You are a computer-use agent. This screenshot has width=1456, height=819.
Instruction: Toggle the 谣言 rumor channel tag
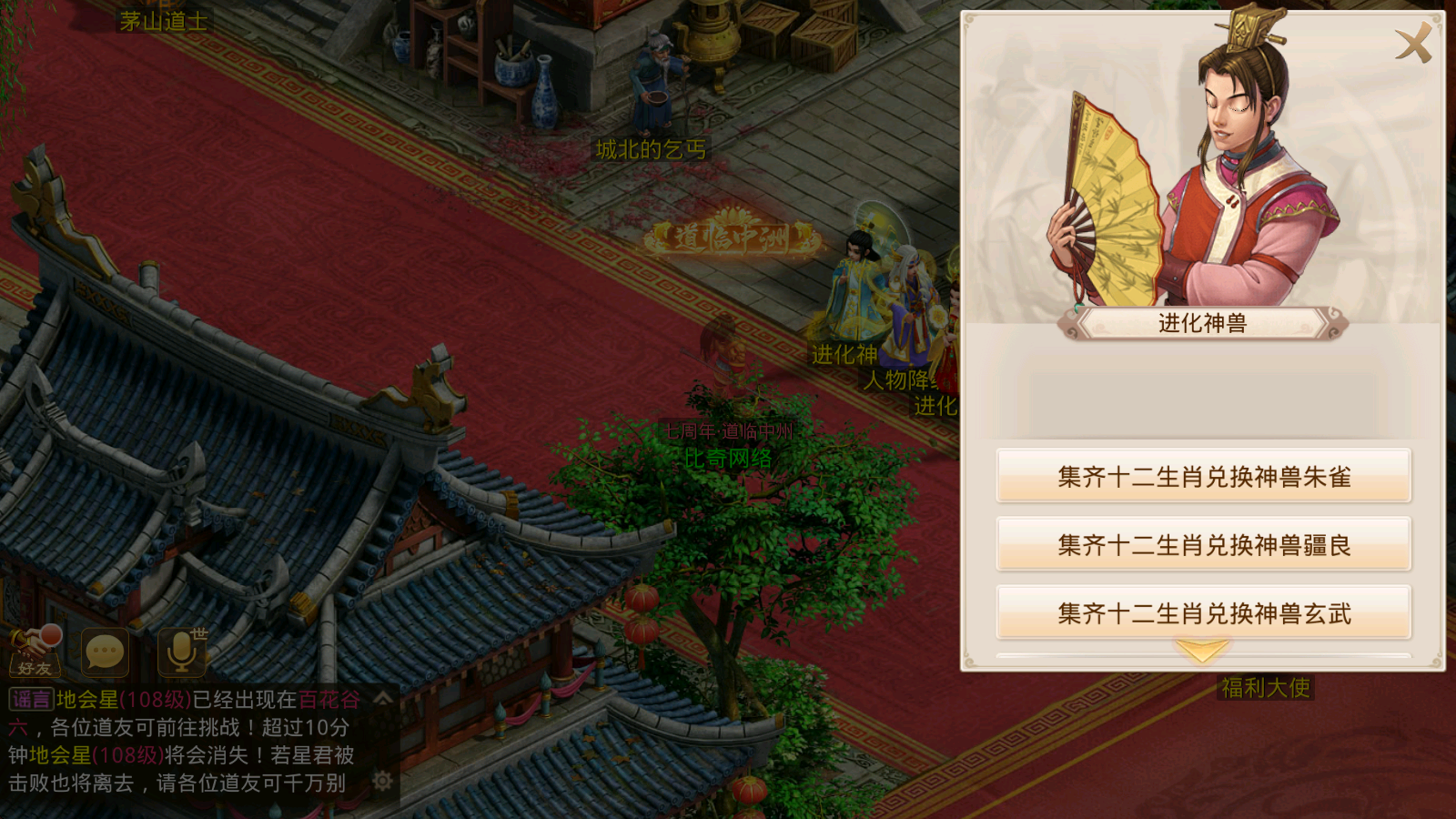(x=31, y=698)
